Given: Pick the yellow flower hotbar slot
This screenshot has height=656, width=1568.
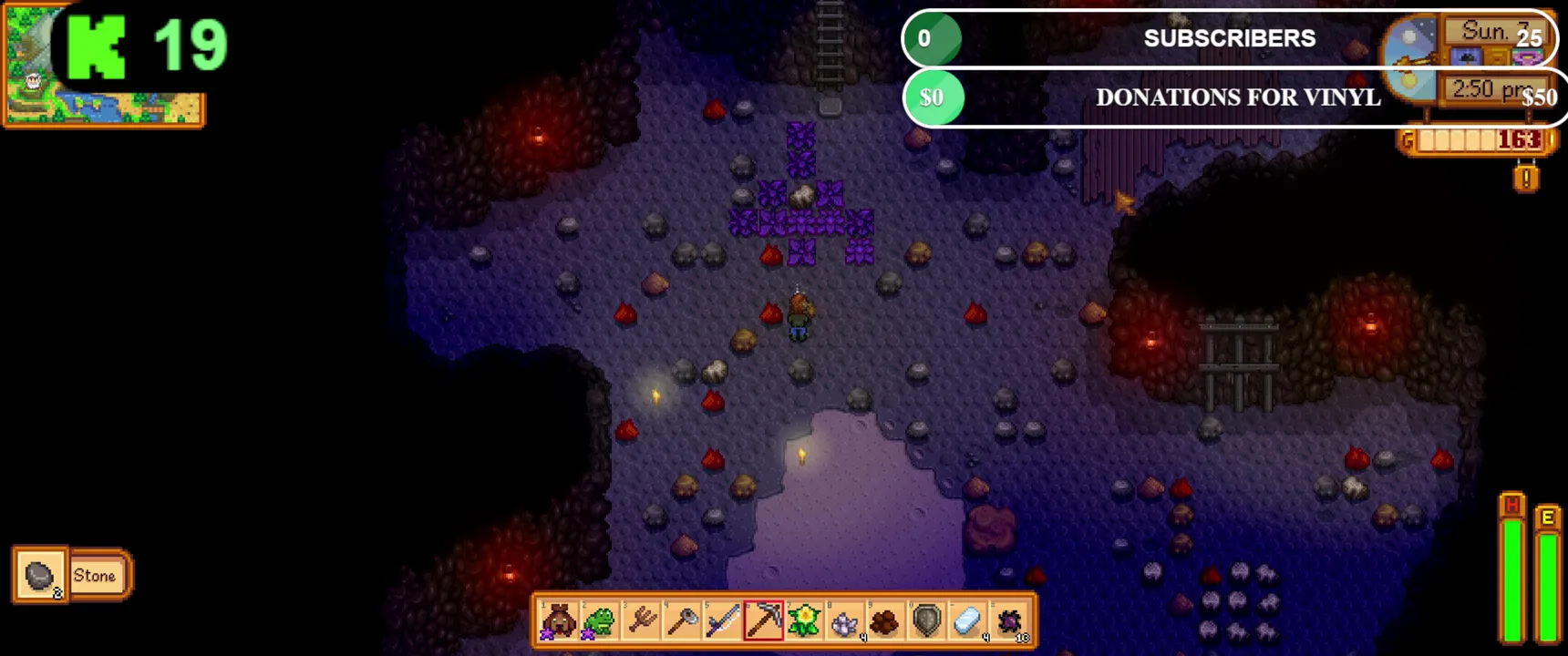Looking at the screenshot, I should click(804, 621).
